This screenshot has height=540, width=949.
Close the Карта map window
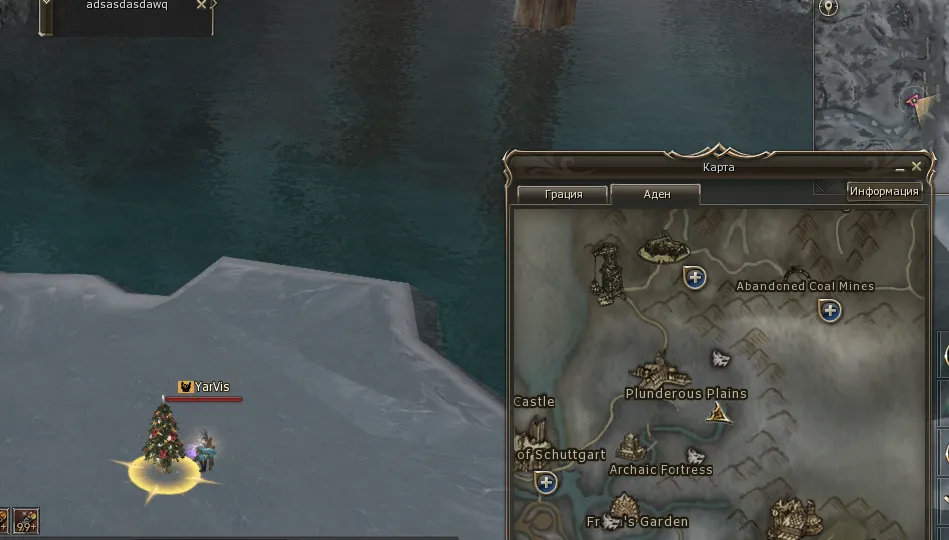pyautogui.click(x=917, y=167)
